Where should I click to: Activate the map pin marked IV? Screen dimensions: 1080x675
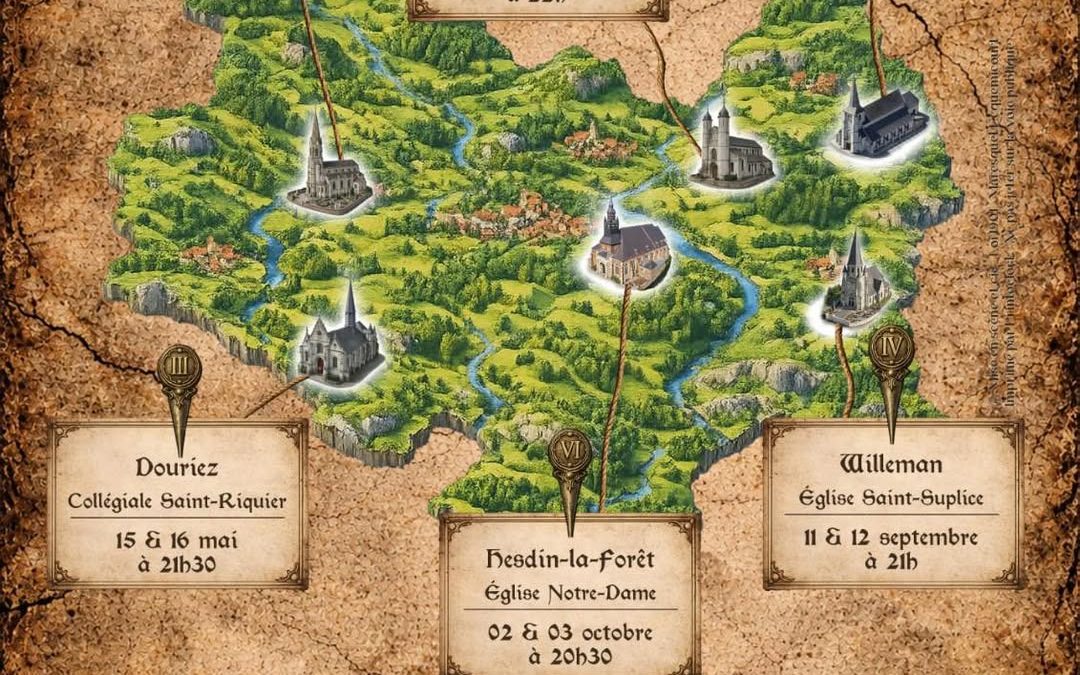point(891,355)
